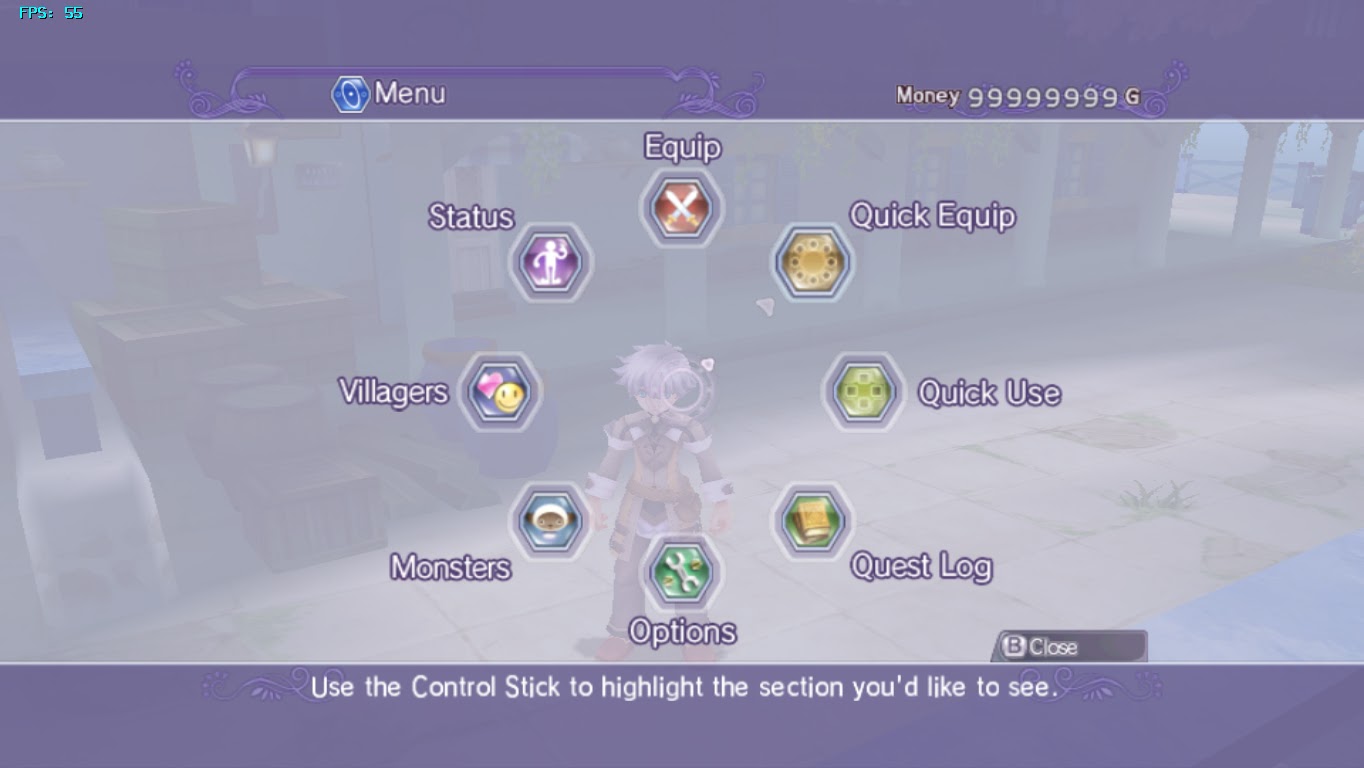Image resolution: width=1364 pixels, height=768 pixels.
Task: Click the Quick Equip gold hexagon icon
Action: click(813, 262)
